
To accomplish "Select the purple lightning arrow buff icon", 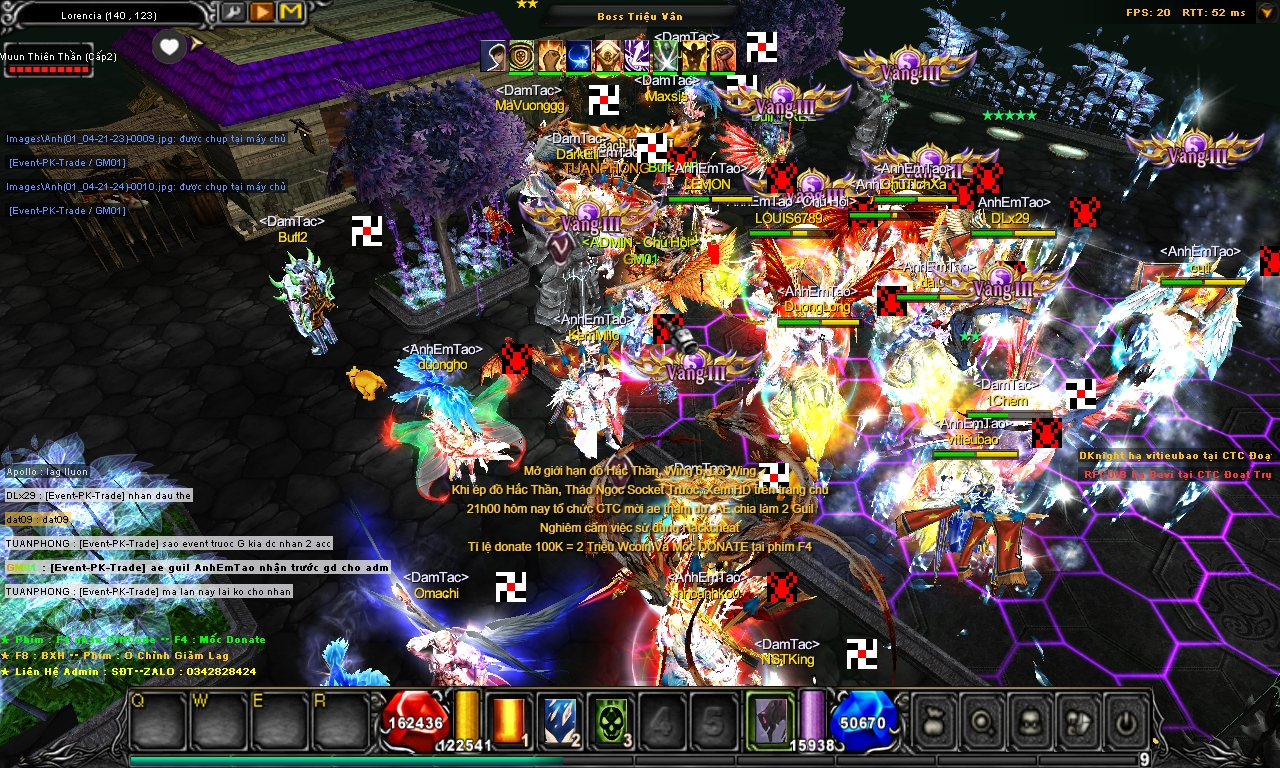I will click(636, 56).
